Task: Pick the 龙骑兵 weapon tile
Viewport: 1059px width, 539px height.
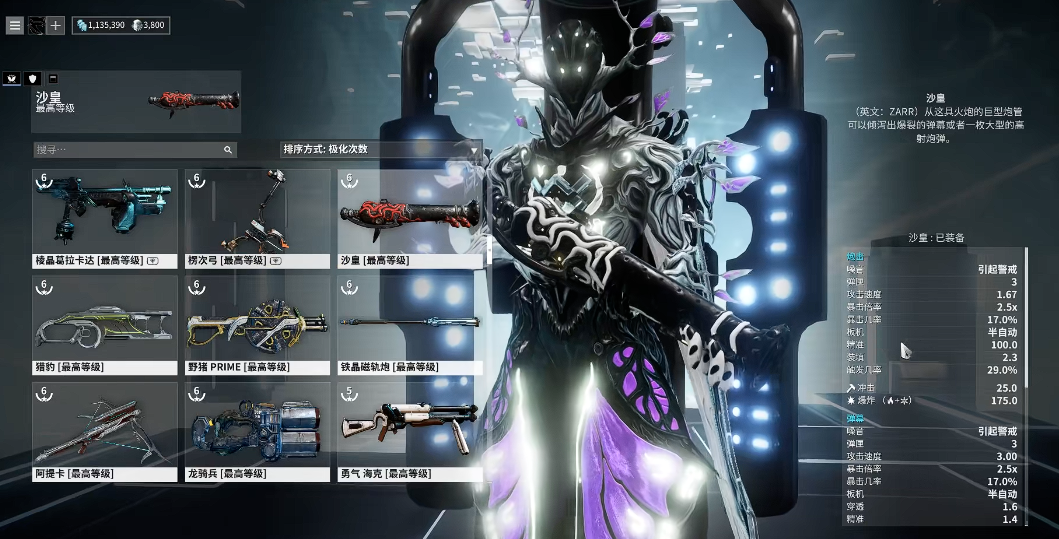Action: [258, 432]
